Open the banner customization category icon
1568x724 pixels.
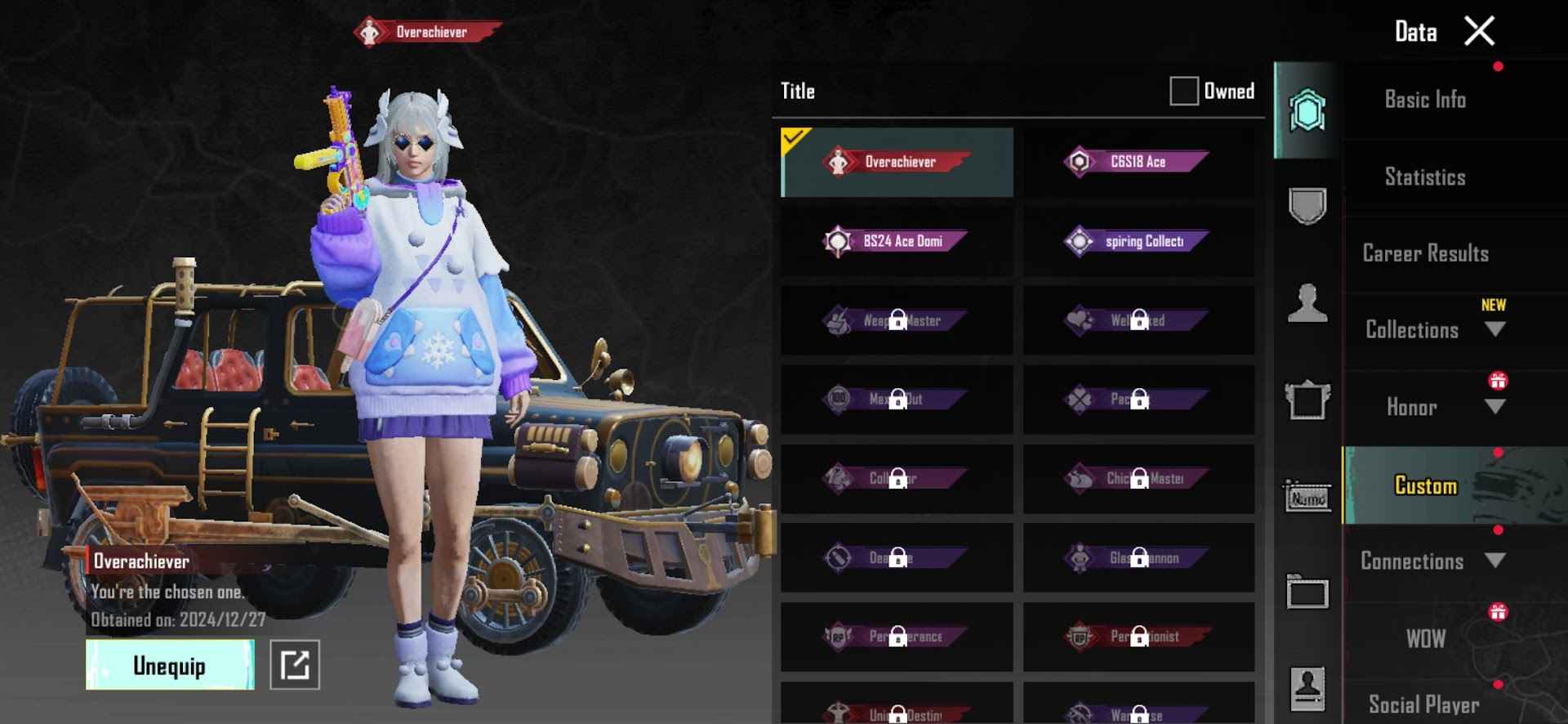coord(1307,593)
